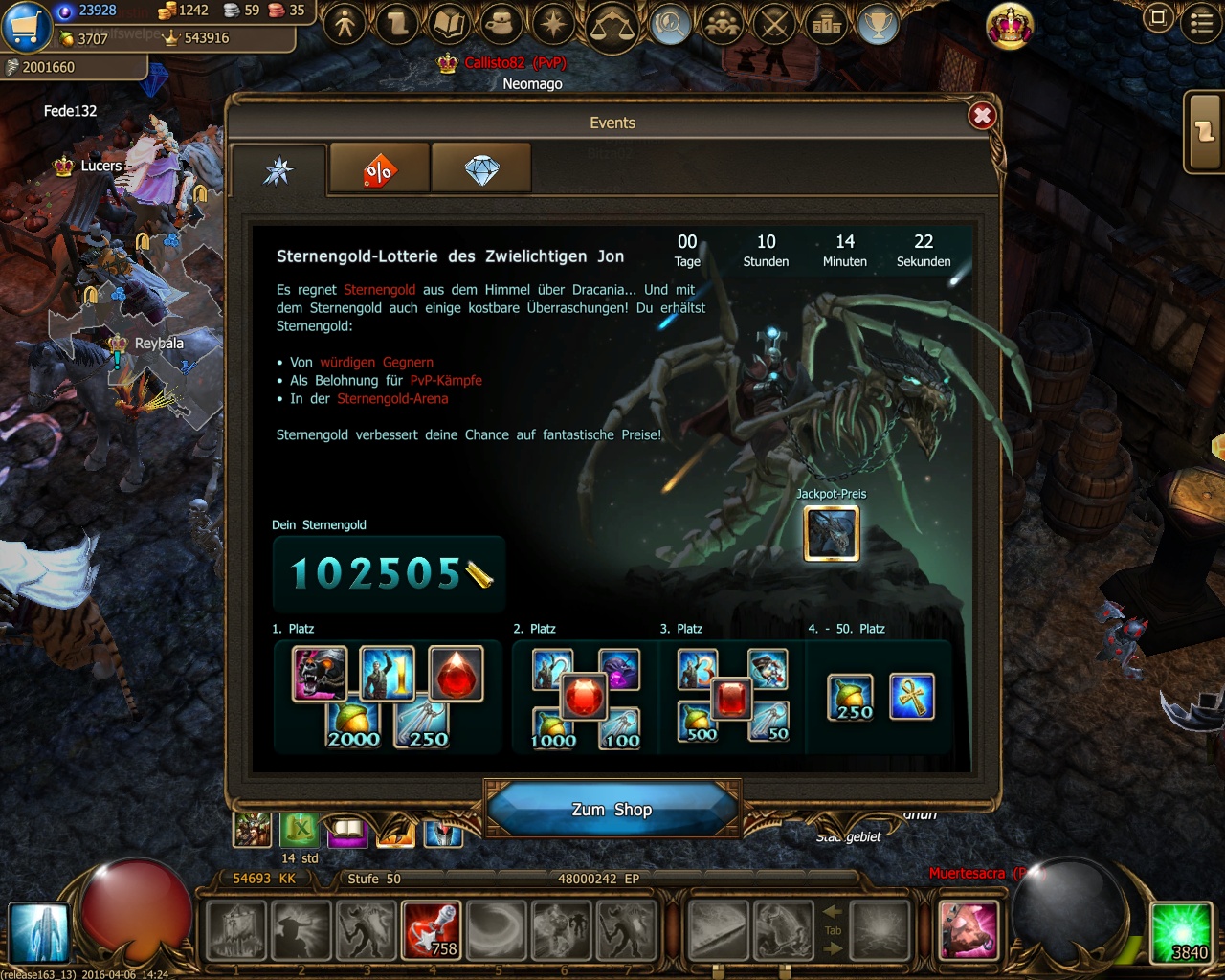
Task: Go to the shop via Zum Shop
Action: (612, 810)
